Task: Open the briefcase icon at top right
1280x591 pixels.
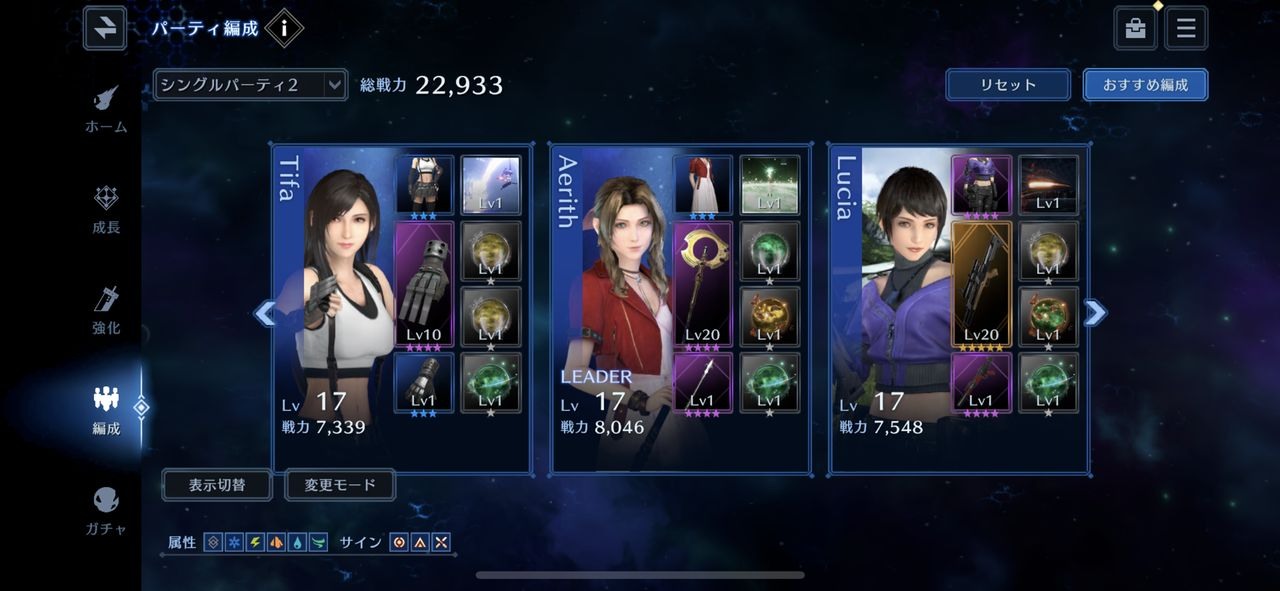Action: pyautogui.click(x=1136, y=28)
